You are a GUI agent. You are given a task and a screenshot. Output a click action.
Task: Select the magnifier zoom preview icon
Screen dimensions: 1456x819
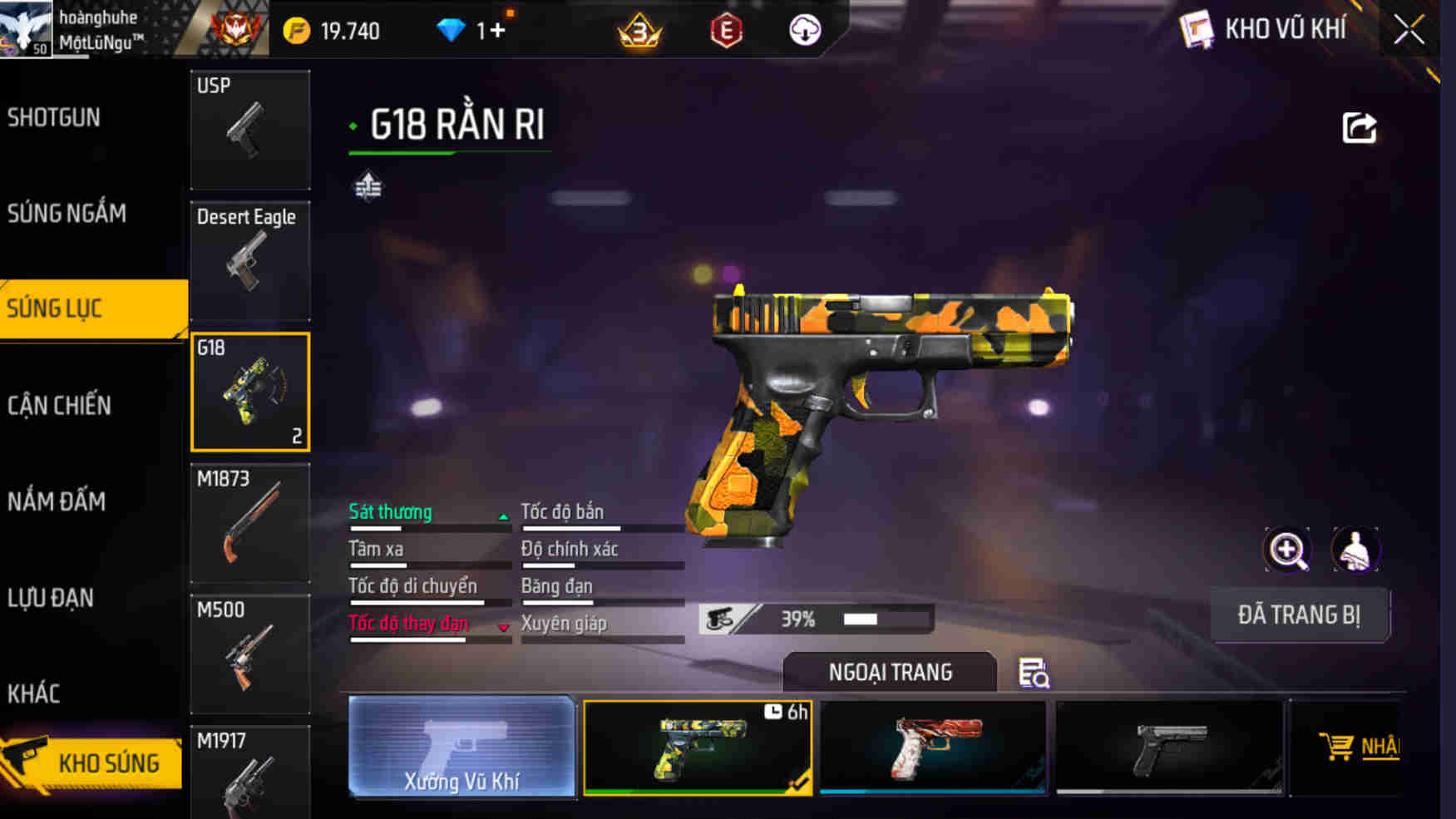[1288, 550]
